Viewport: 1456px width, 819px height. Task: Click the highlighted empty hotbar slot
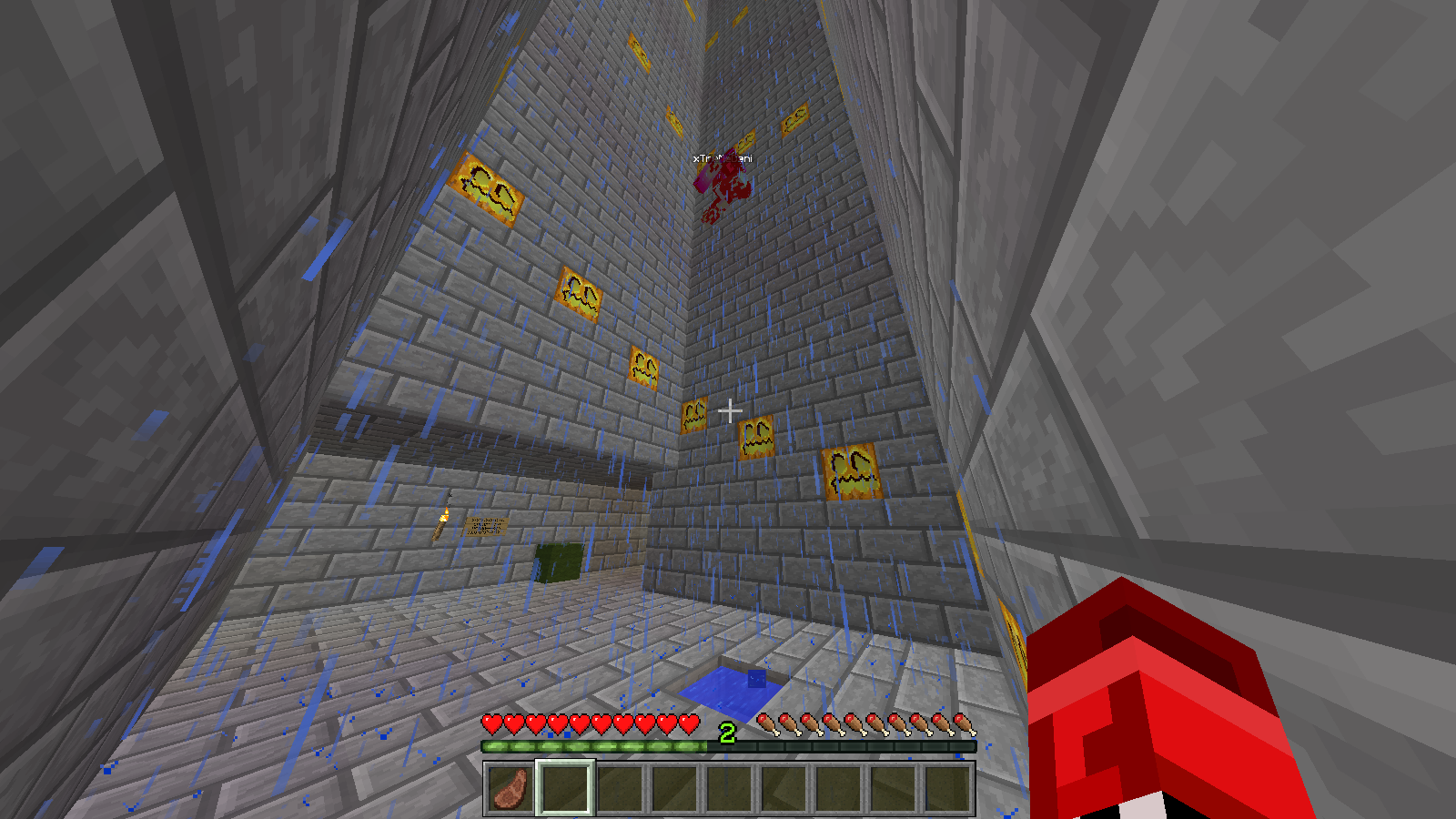(565, 788)
